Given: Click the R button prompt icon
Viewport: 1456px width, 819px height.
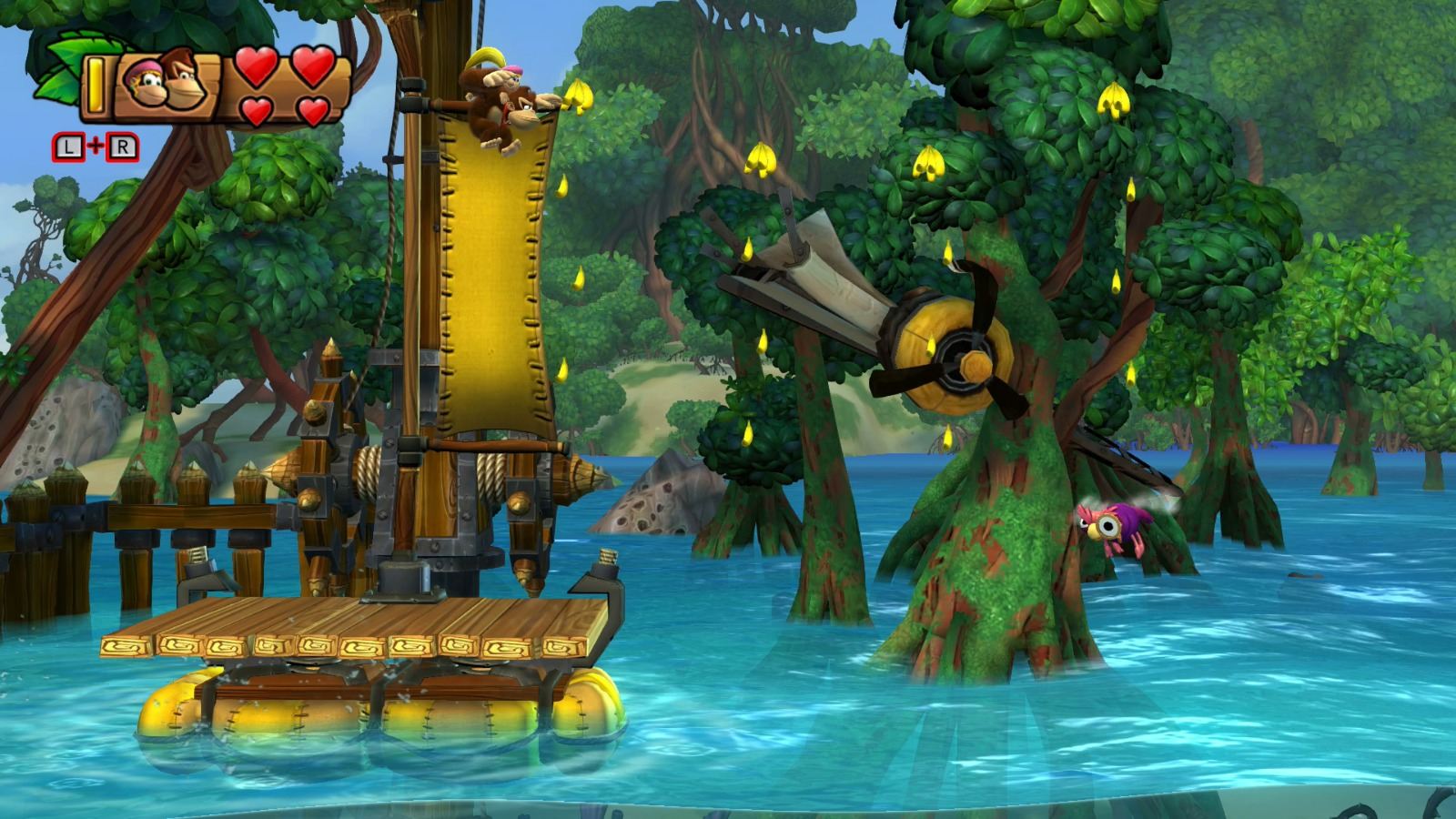Looking at the screenshot, I should click(123, 146).
